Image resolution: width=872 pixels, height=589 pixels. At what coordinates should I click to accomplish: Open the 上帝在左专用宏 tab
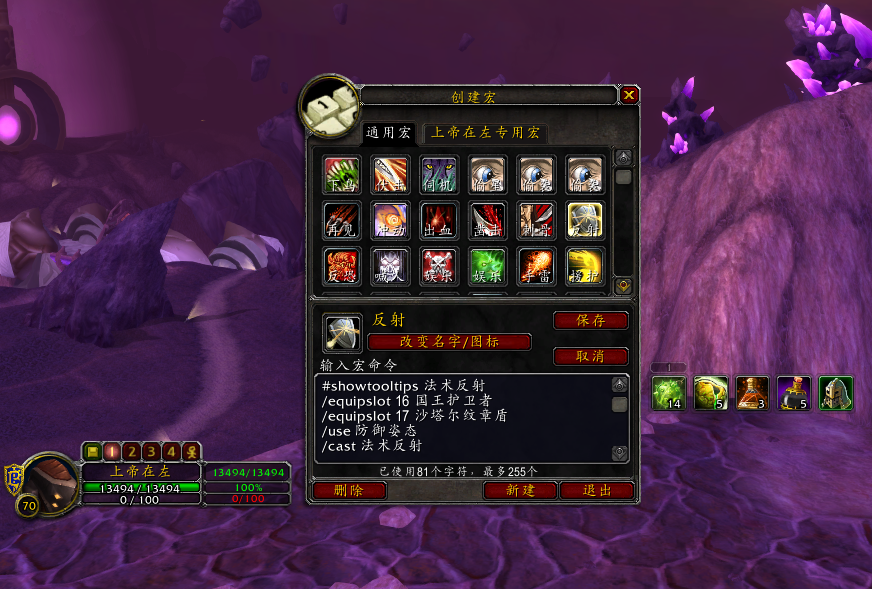coord(485,132)
